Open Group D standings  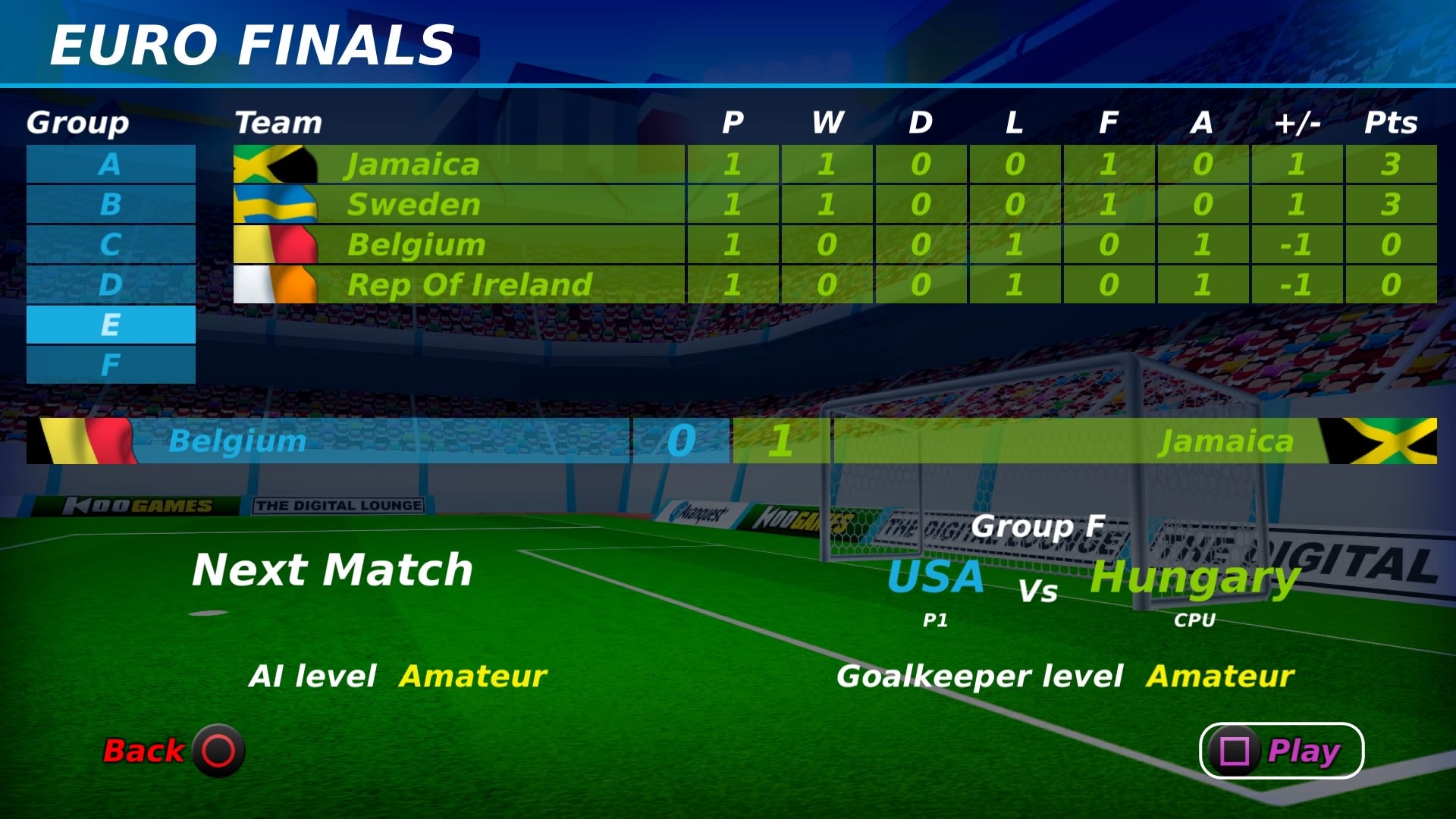tap(111, 284)
